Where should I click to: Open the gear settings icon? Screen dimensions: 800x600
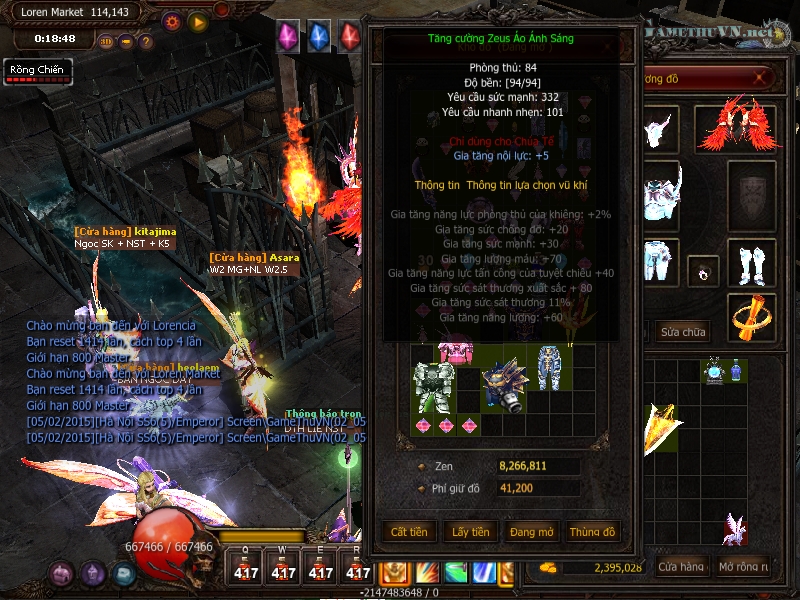pyautogui.click(x=171, y=21)
